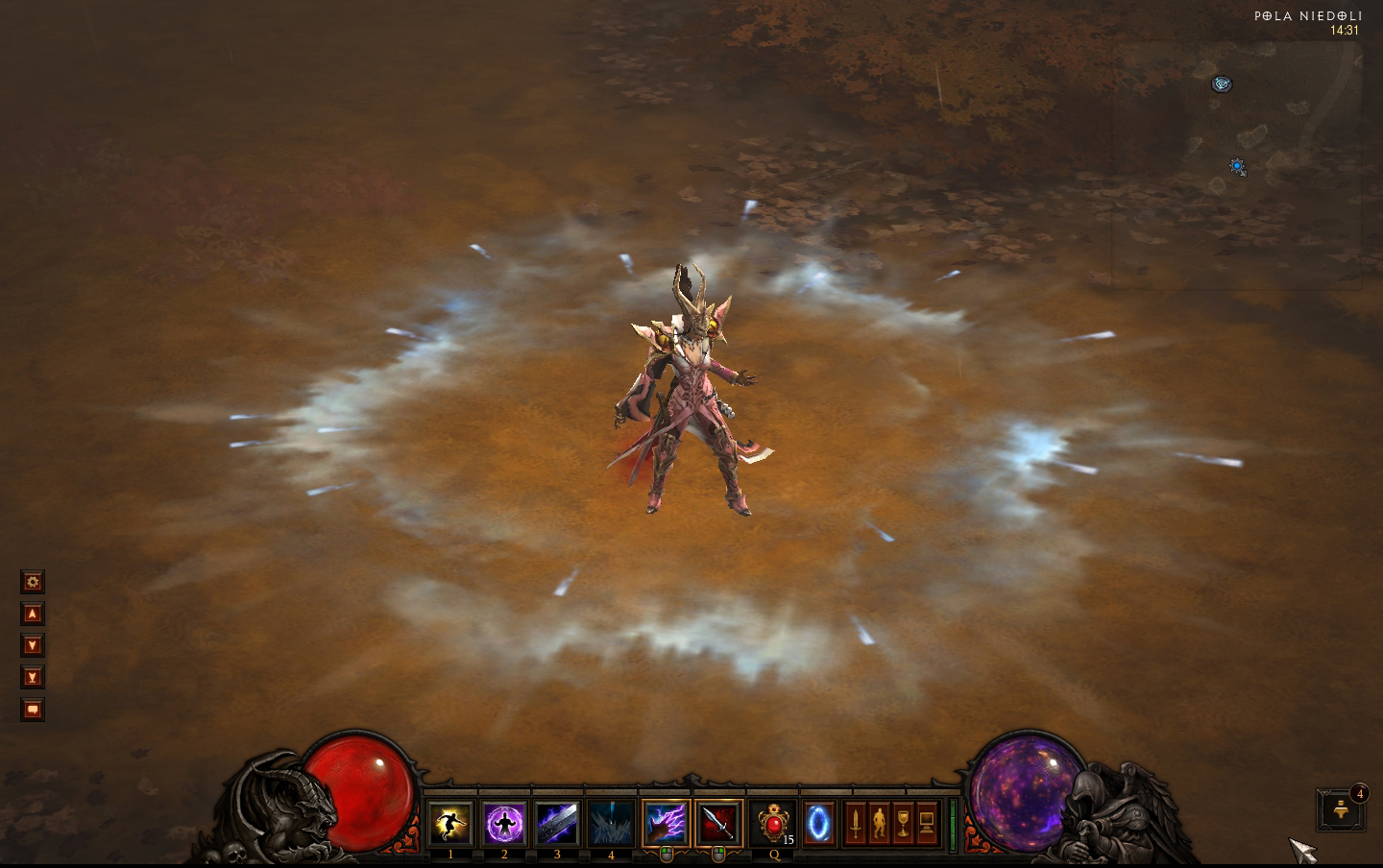Image resolution: width=1383 pixels, height=868 pixels.
Task: Open chat settings gear button
Action: (33, 582)
